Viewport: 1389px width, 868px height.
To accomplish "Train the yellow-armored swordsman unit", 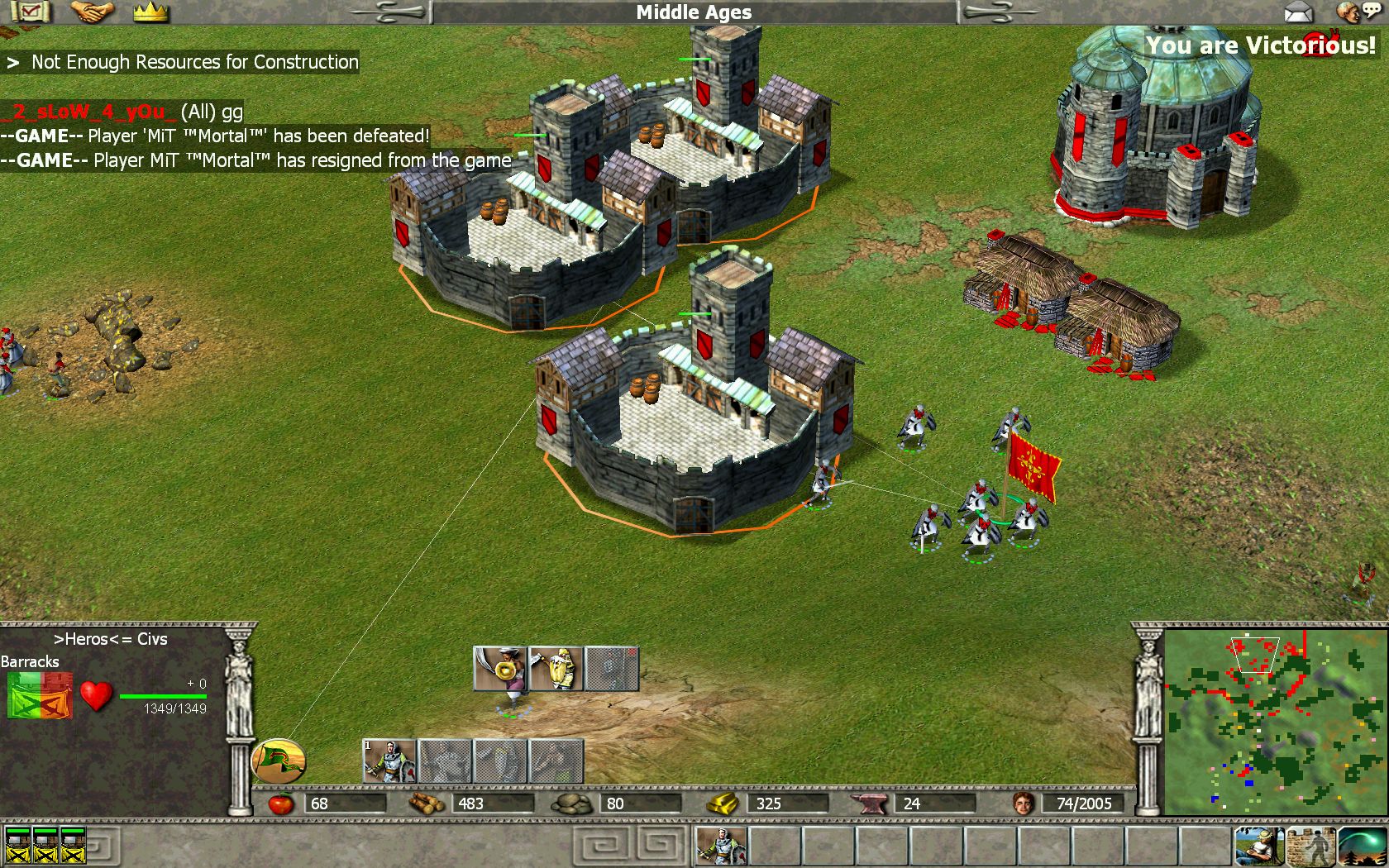I will click(556, 669).
